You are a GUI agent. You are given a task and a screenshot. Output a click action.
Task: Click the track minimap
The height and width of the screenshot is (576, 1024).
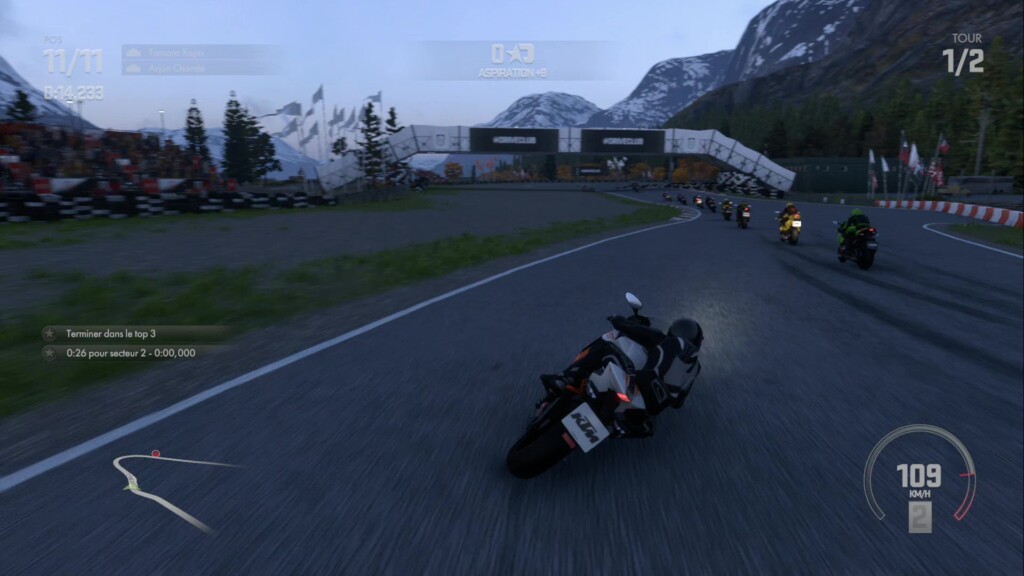[x=160, y=487]
